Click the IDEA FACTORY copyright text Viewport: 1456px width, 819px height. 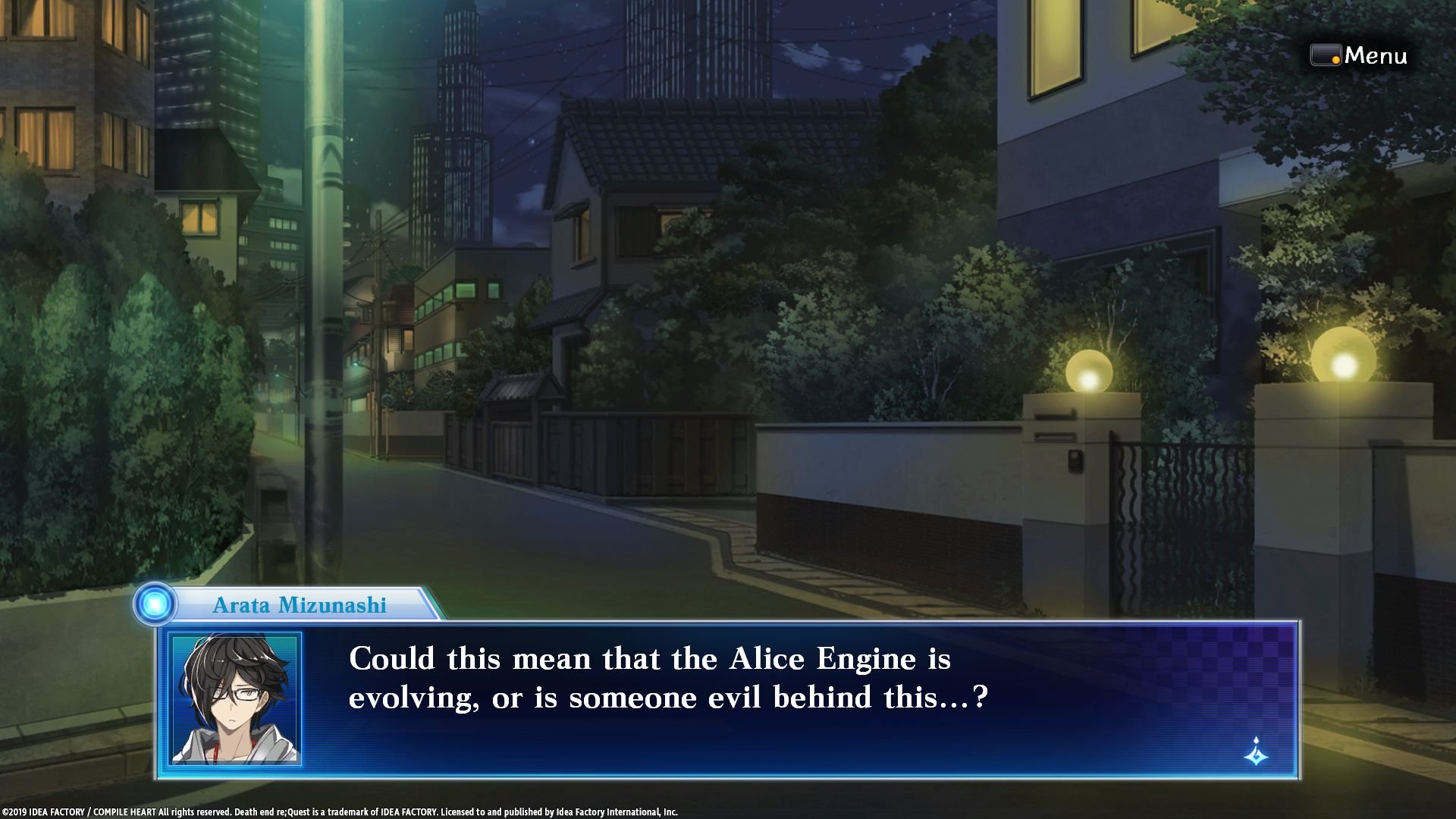point(341,810)
